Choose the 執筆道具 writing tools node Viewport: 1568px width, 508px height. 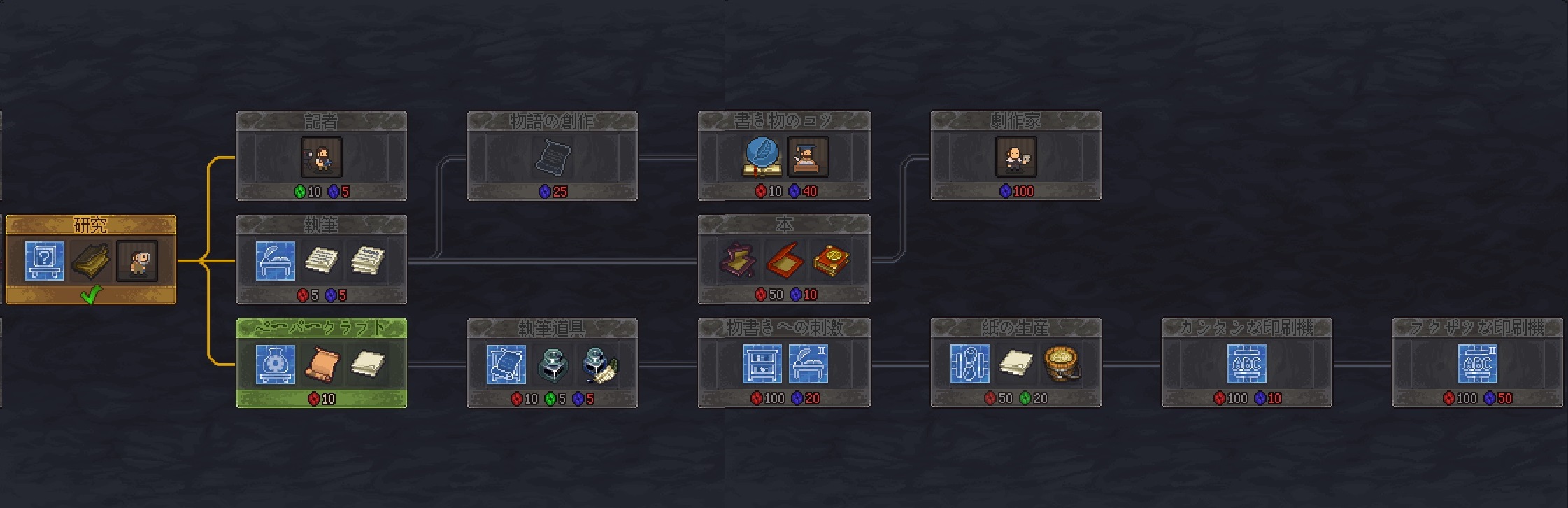(552, 363)
